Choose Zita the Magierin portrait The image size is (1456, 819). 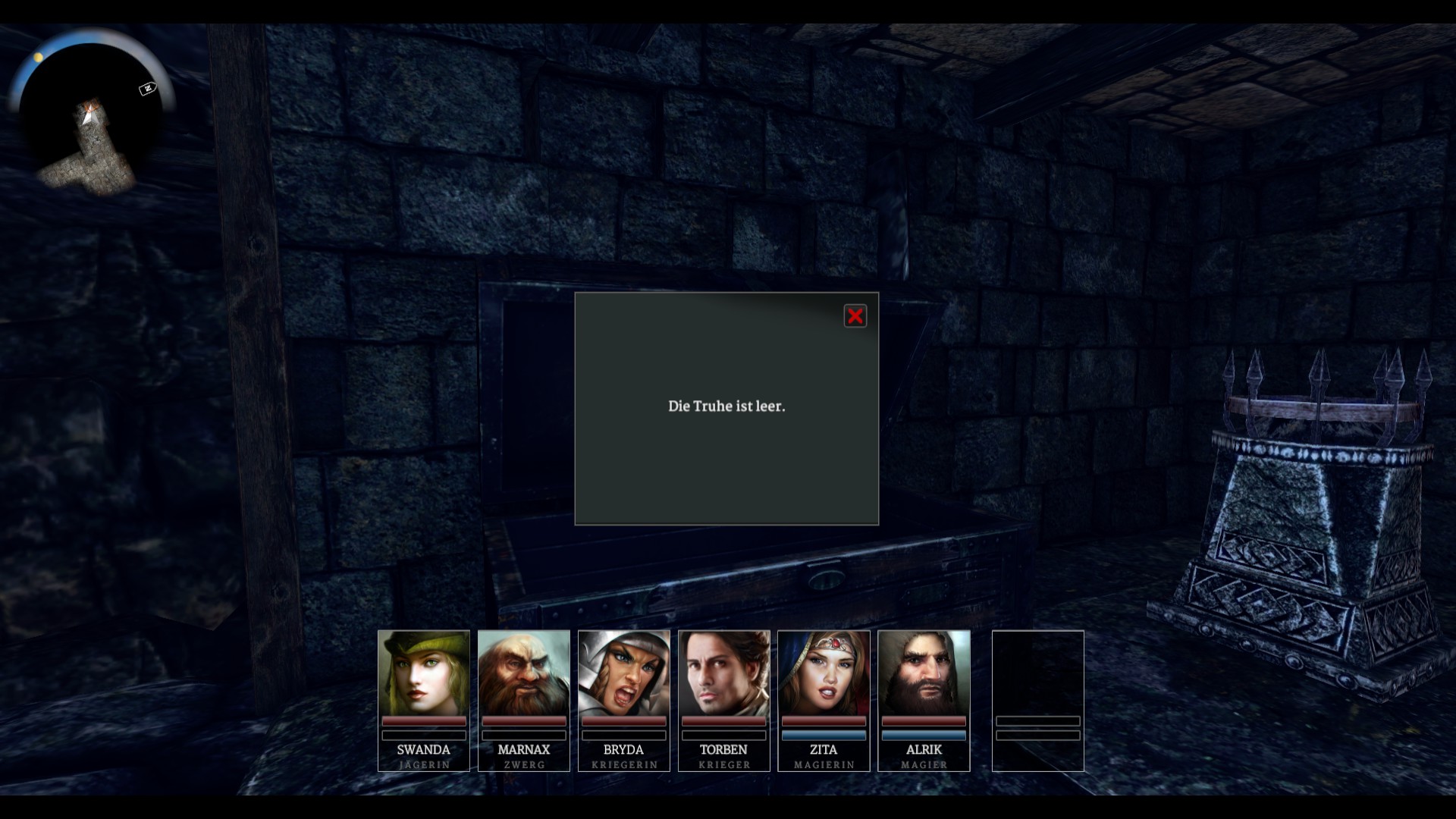pyautogui.click(x=824, y=673)
